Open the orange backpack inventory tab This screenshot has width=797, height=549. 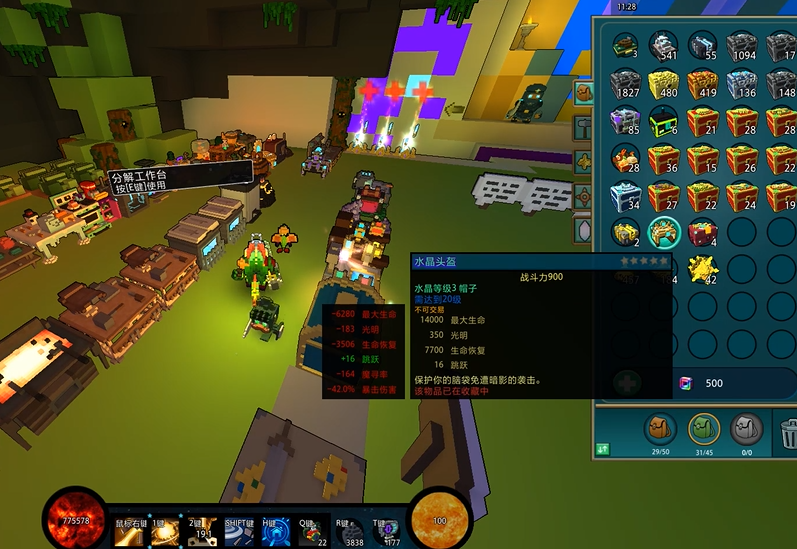(x=659, y=430)
